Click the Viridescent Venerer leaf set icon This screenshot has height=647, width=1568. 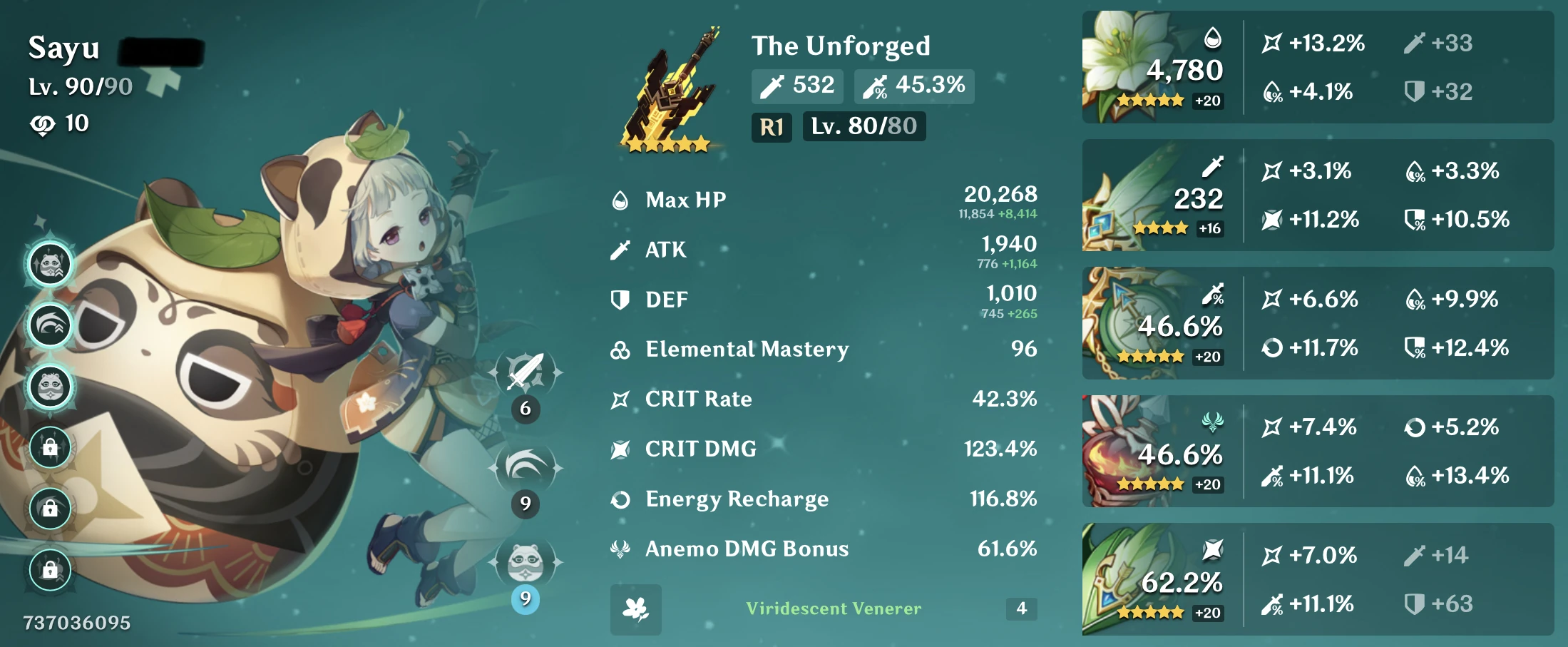pyautogui.click(x=635, y=608)
